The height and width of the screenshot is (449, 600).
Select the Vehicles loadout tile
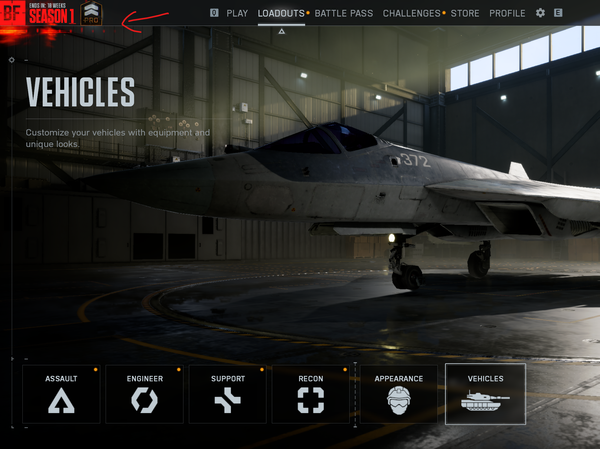pyautogui.click(x=485, y=393)
